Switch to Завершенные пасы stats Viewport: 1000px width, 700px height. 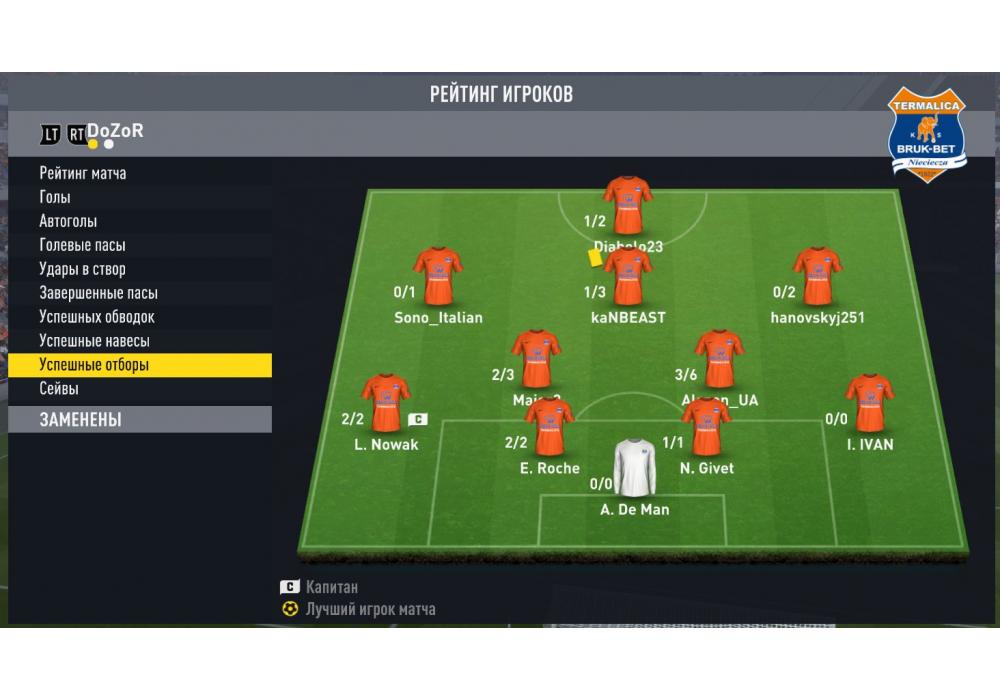click(x=98, y=293)
